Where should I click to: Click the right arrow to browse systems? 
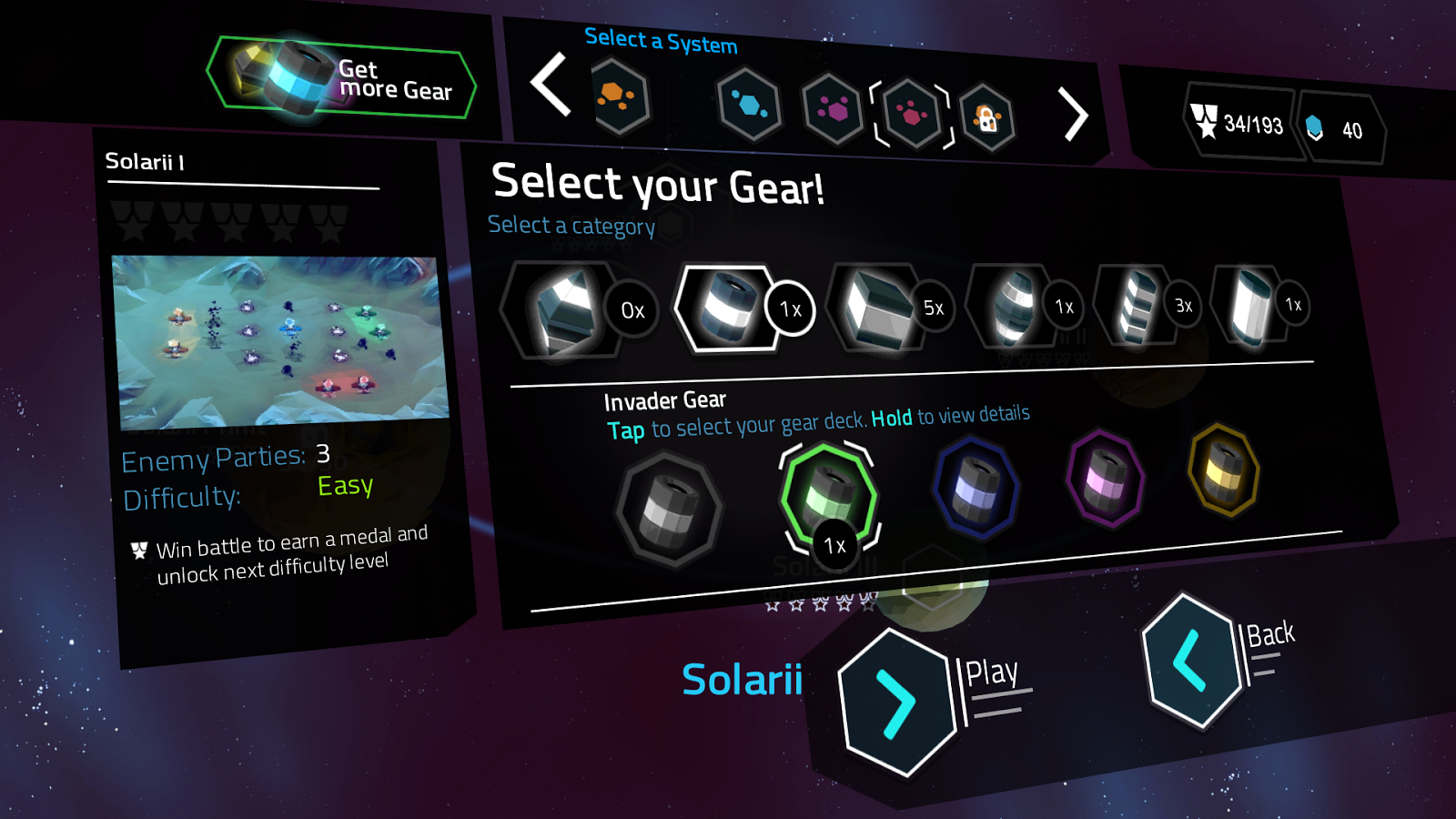(1074, 116)
